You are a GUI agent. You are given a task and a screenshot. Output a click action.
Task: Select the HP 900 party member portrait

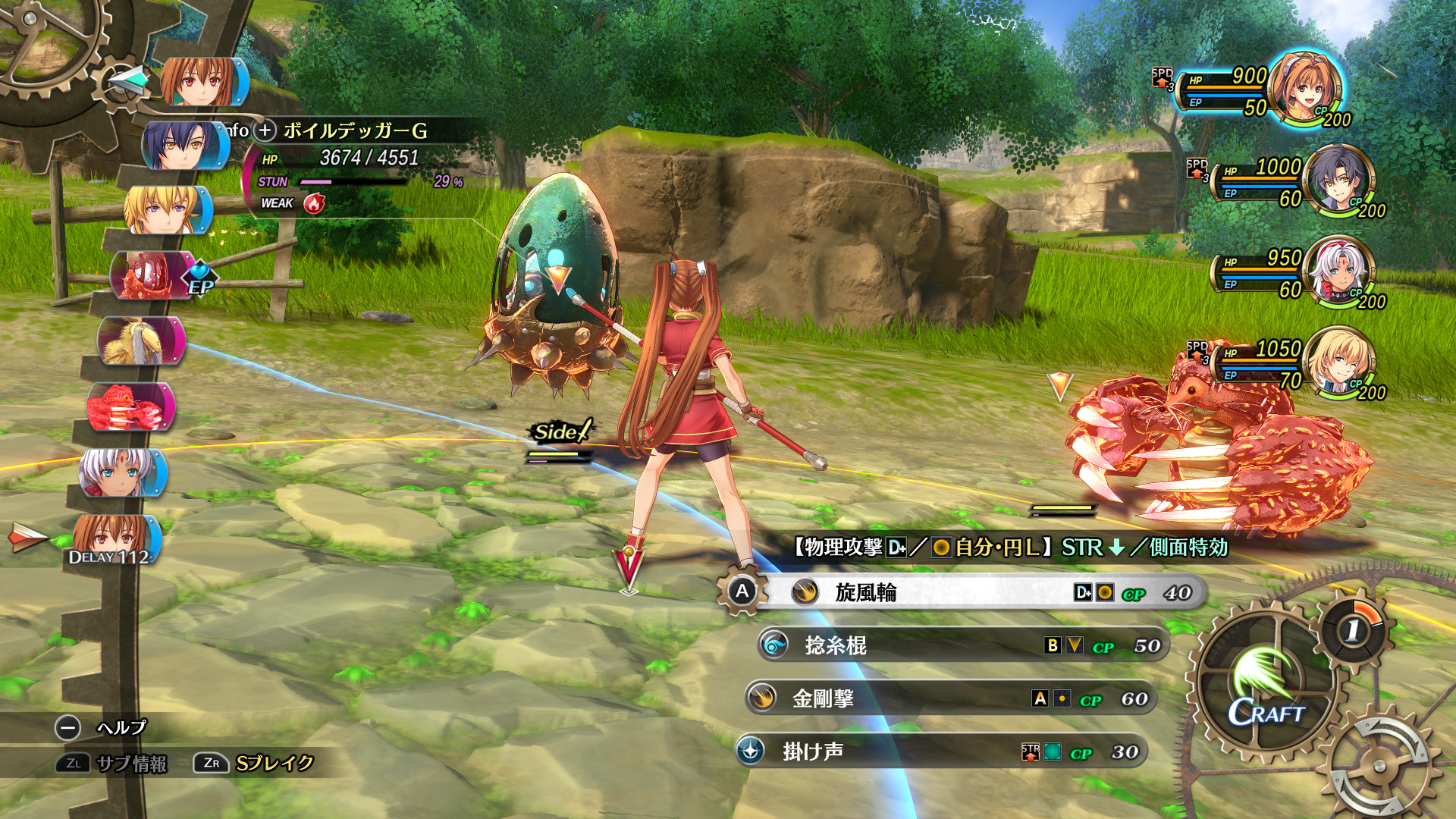click(x=1306, y=87)
